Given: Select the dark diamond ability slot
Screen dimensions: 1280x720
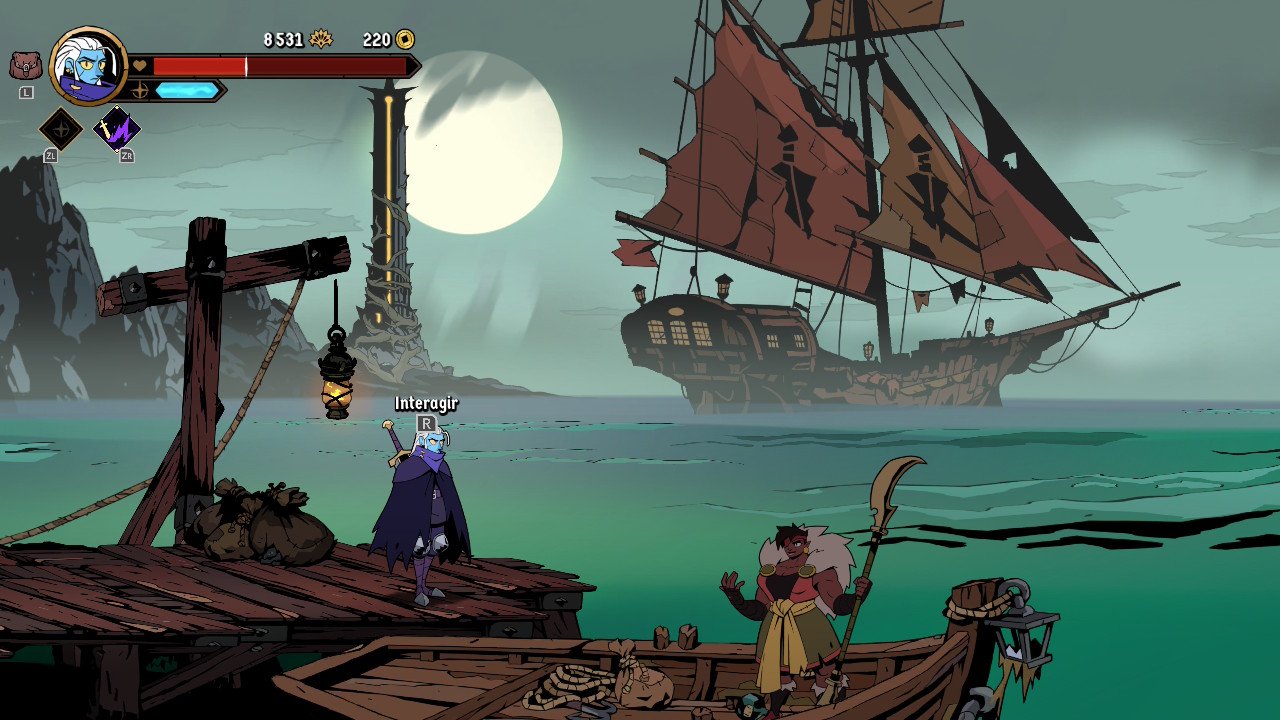Looking at the screenshot, I should (60, 129).
